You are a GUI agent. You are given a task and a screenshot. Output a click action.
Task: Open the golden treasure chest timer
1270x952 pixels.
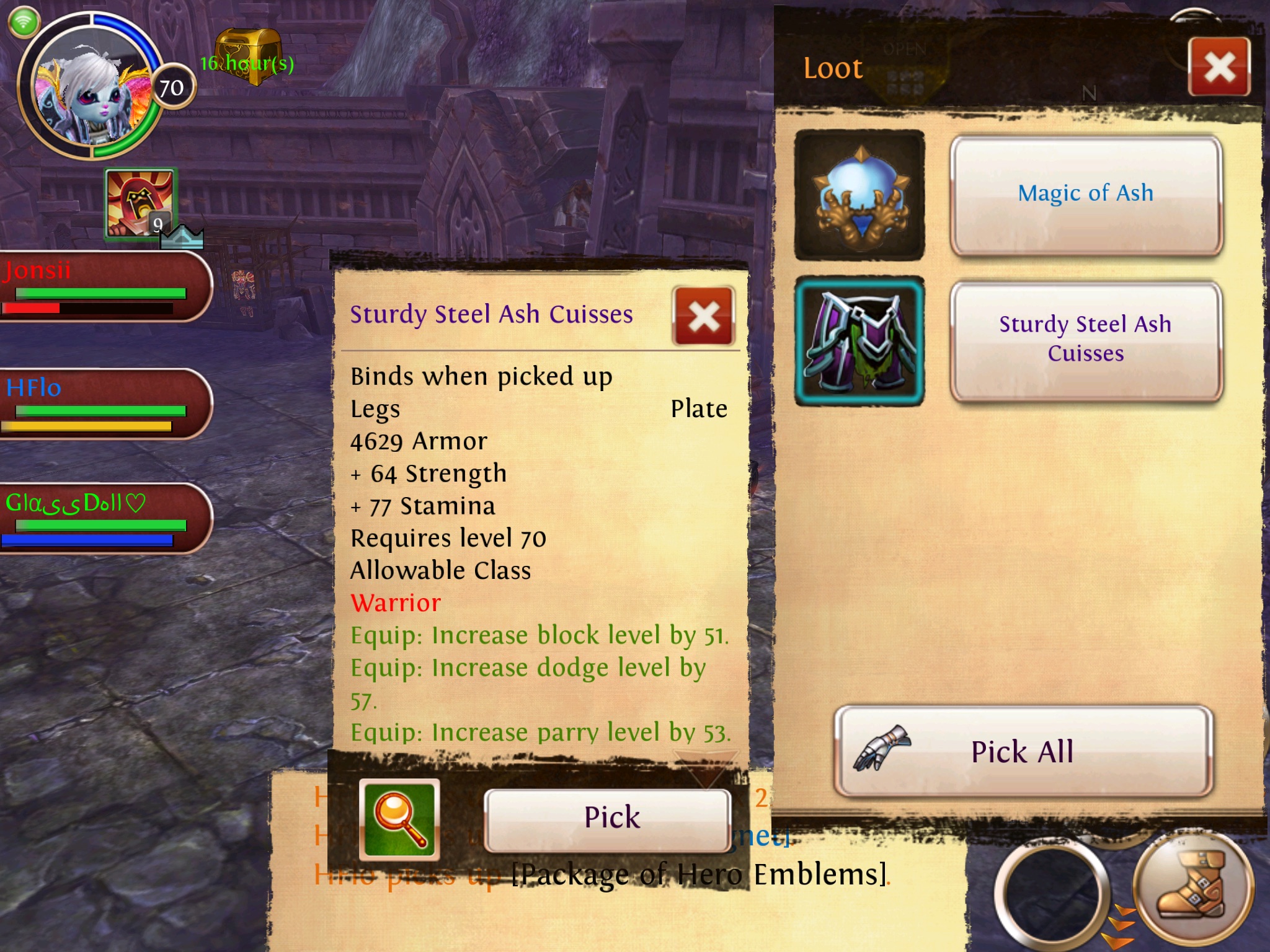[x=248, y=57]
